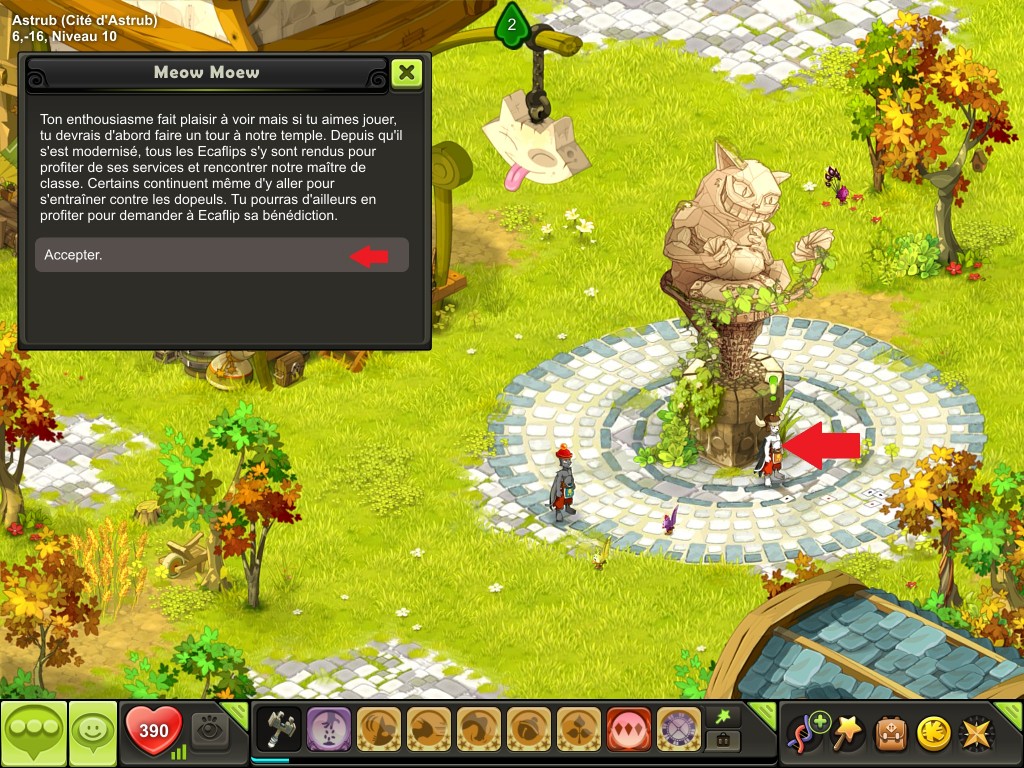Screen dimensions: 1024x768
Task: Open the compass star map
Action: click(975, 733)
